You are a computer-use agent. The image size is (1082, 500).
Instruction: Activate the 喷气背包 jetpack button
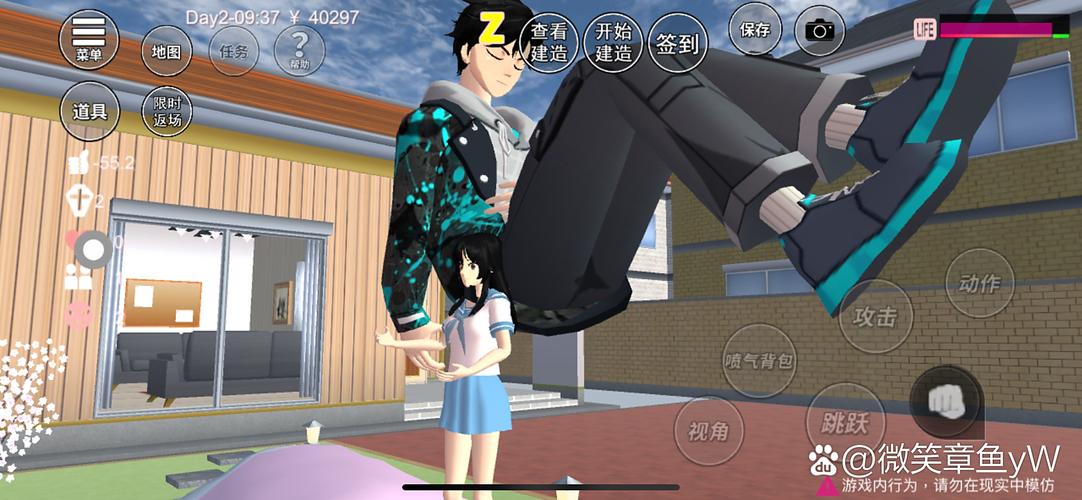pyautogui.click(x=757, y=360)
